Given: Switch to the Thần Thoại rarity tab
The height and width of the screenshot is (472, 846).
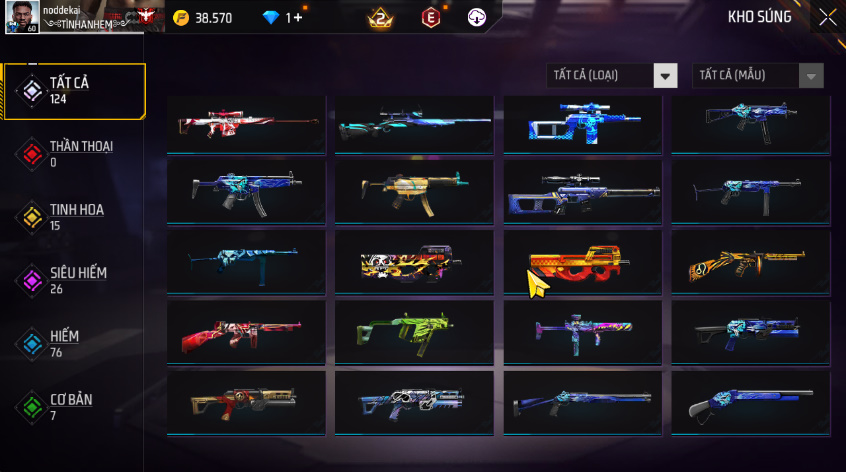Looking at the screenshot, I should point(74,153).
